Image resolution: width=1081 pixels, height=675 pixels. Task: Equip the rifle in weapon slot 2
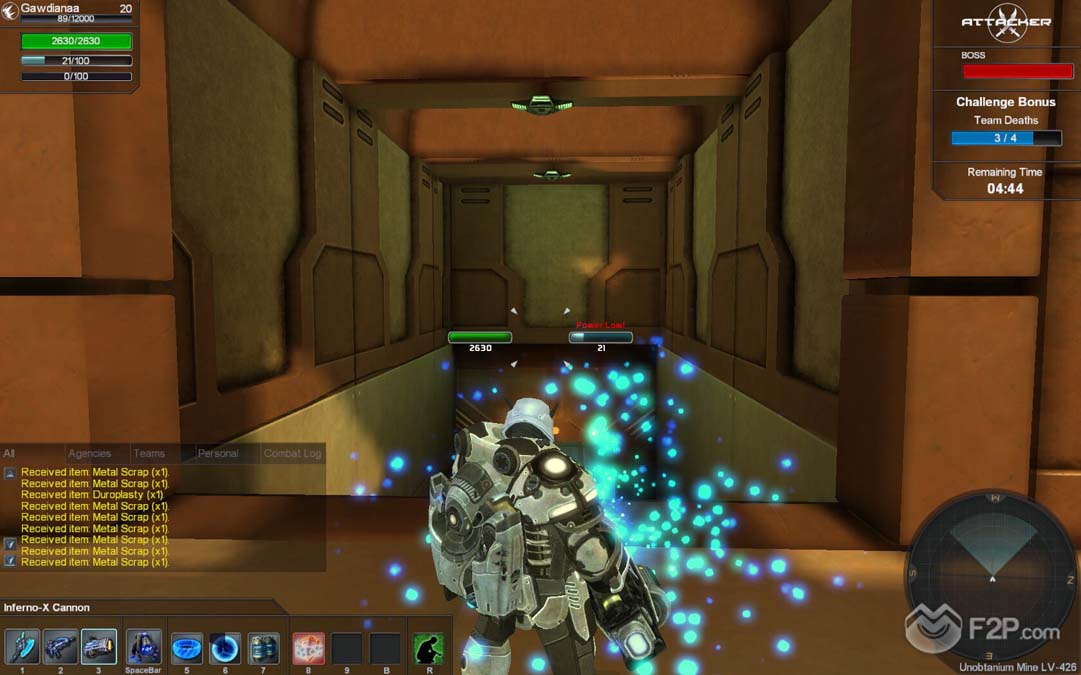60,647
